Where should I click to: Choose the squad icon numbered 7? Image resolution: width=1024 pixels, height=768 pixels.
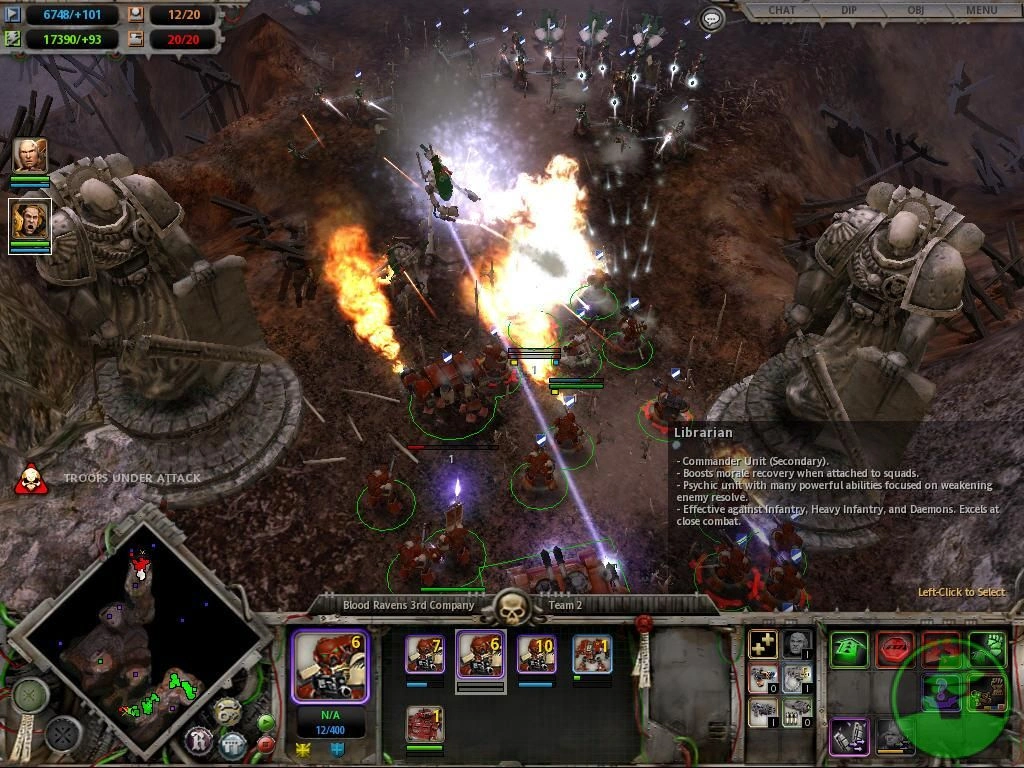425,655
